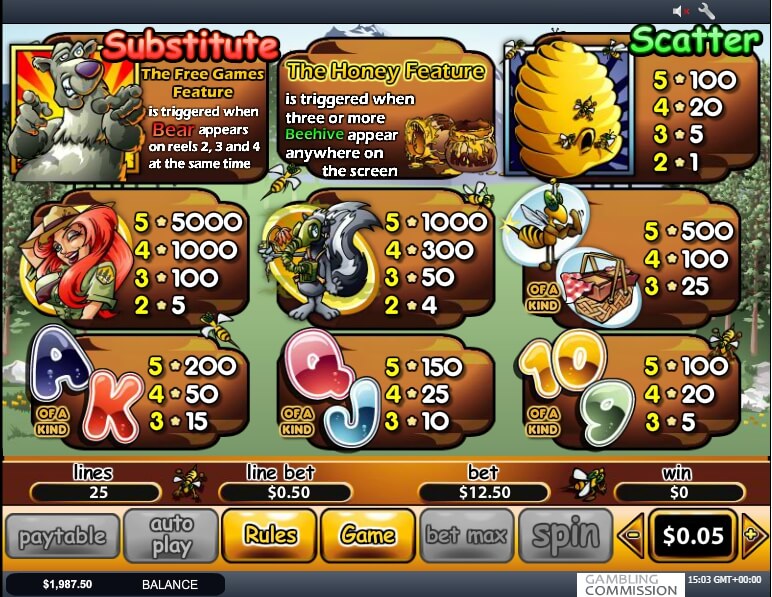Viewport: 772px width, 597px height.
Task: Start auto play mode
Action: 171,536
